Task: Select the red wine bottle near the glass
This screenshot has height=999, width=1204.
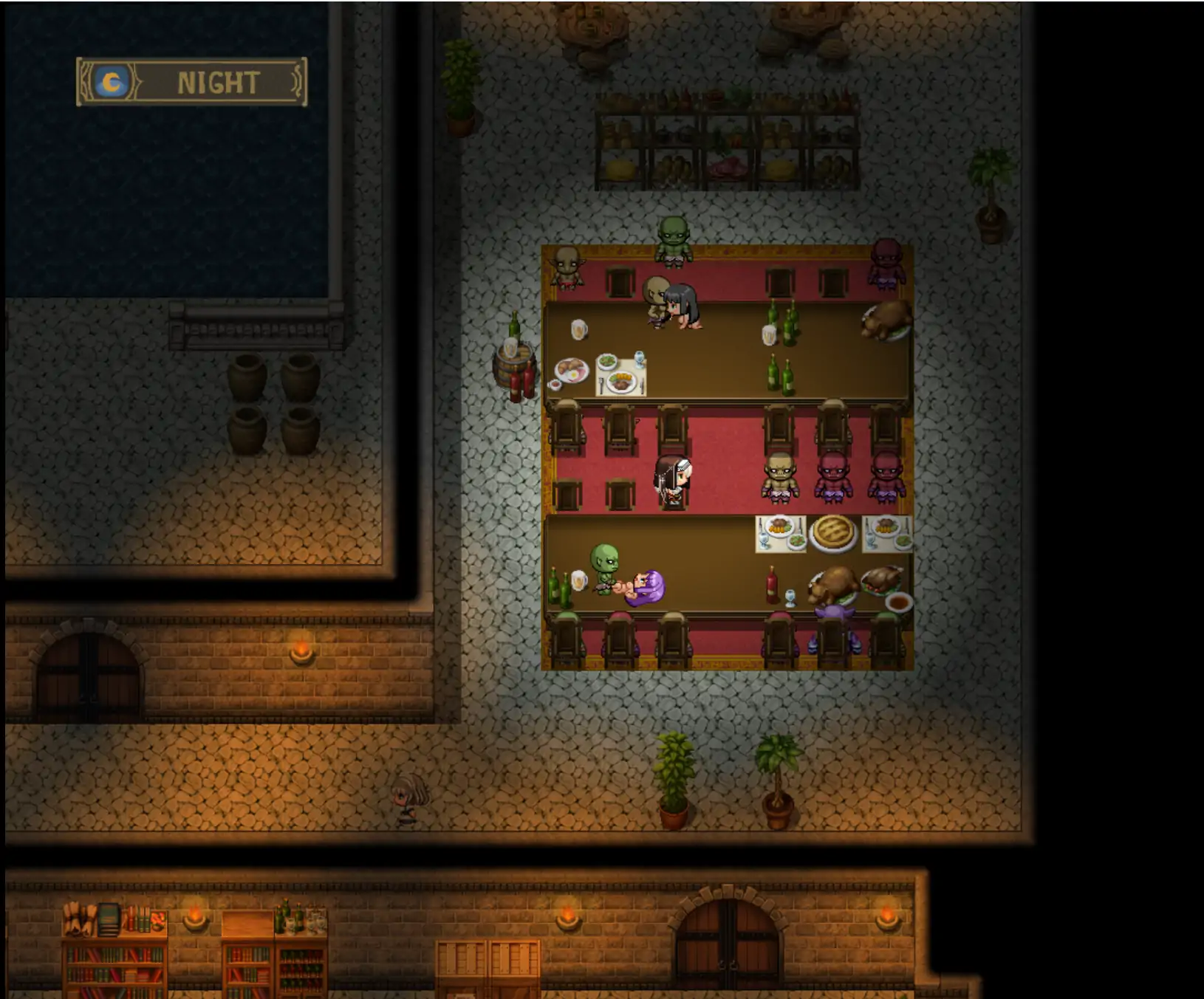Action: click(772, 583)
